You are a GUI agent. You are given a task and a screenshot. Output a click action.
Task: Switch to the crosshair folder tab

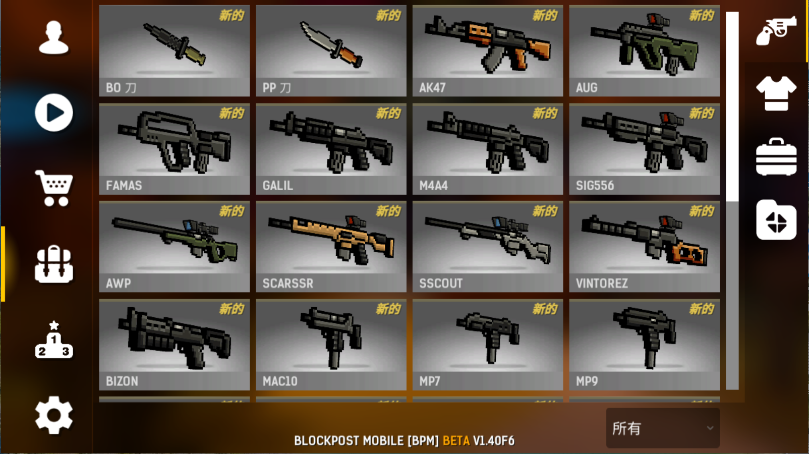tap(776, 220)
